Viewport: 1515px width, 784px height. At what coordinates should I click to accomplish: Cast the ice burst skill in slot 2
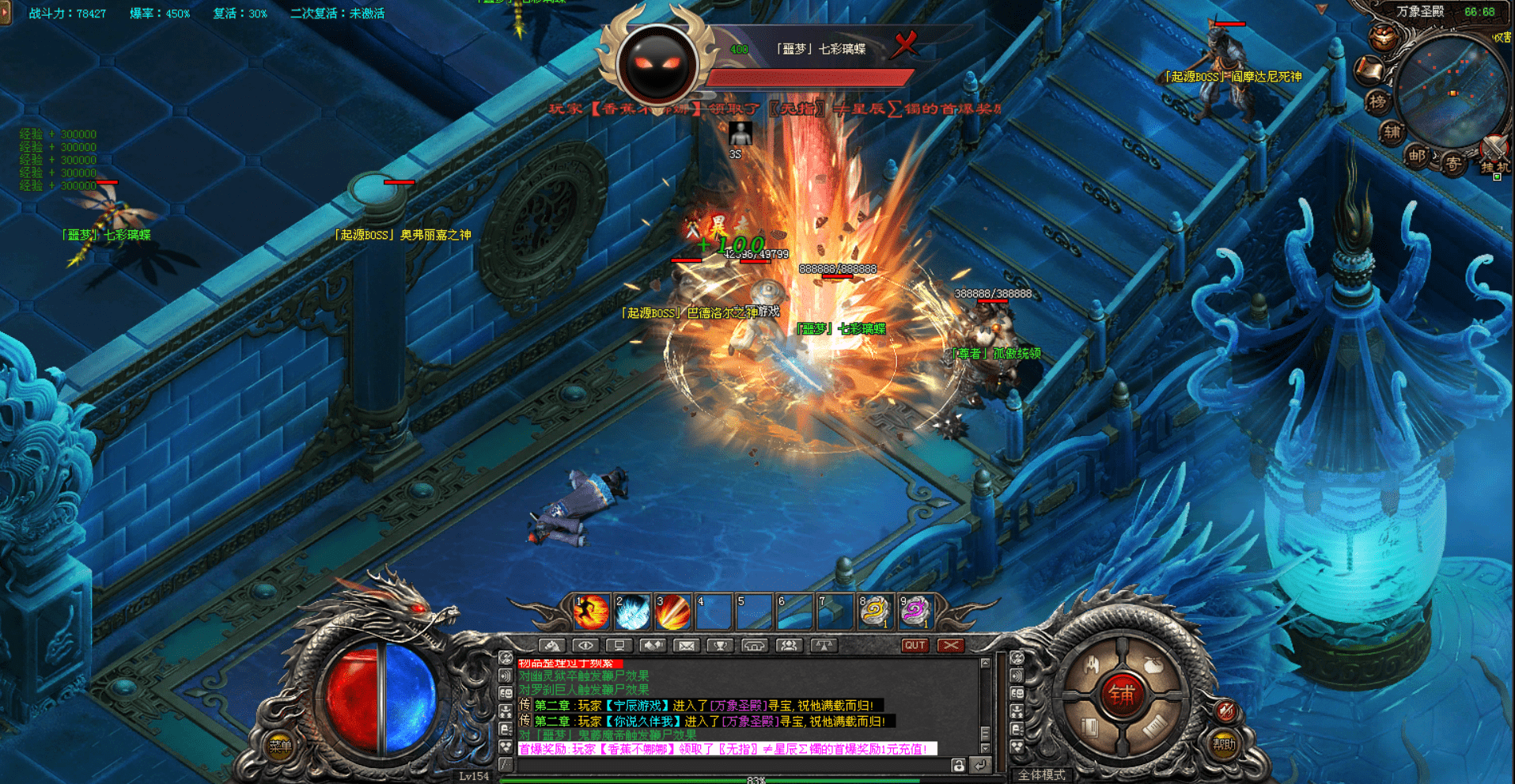(632, 613)
